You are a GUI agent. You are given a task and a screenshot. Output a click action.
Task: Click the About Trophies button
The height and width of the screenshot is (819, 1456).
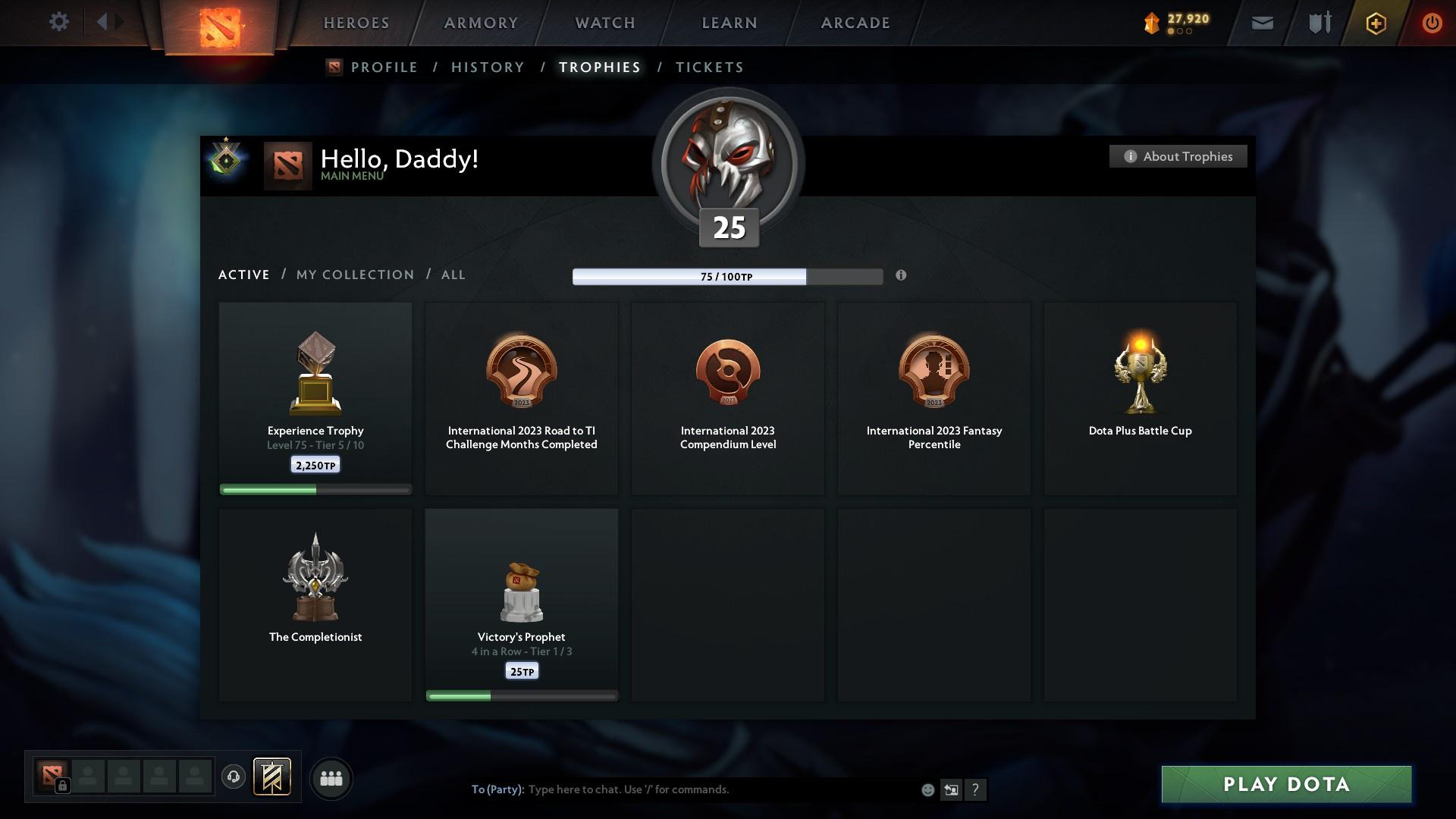click(x=1178, y=156)
